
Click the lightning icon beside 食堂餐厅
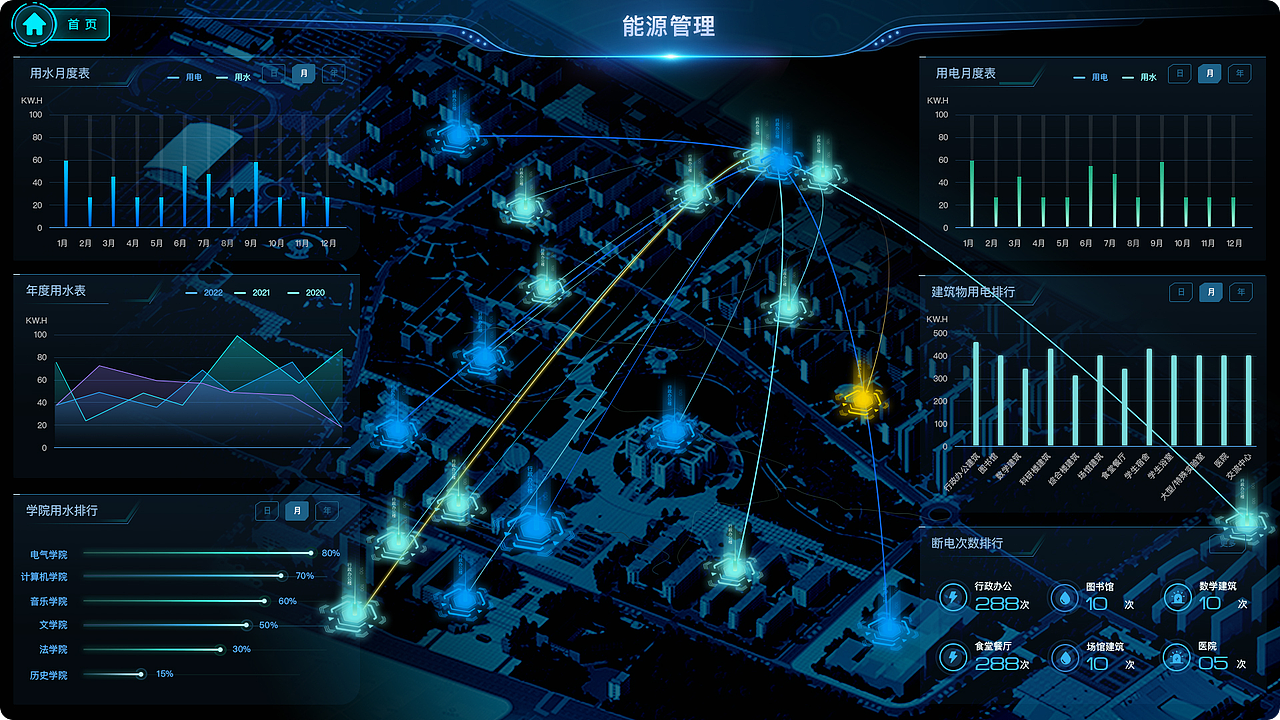(x=953, y=657)
